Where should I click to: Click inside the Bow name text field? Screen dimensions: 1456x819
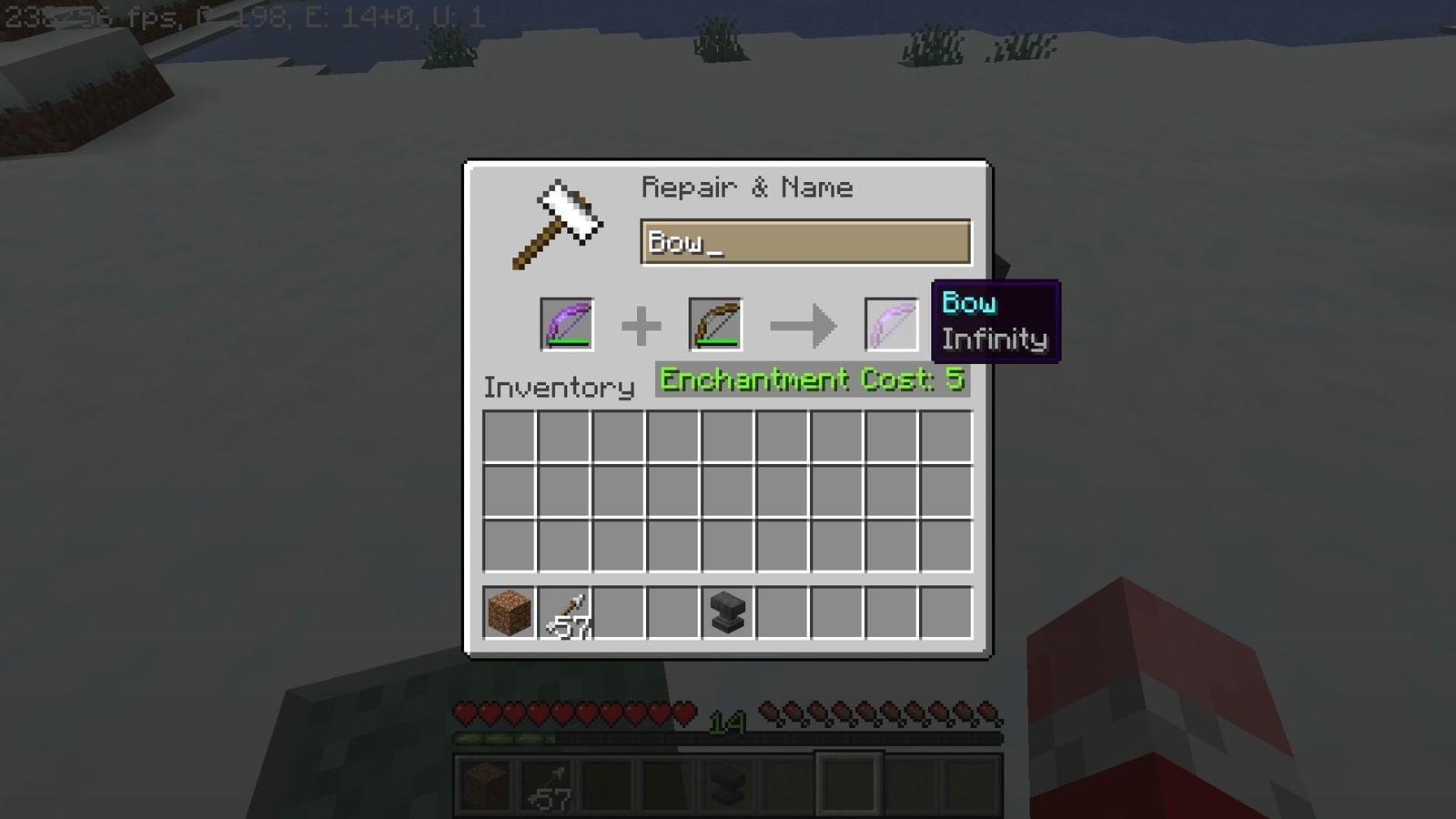[x=801, y=242]
